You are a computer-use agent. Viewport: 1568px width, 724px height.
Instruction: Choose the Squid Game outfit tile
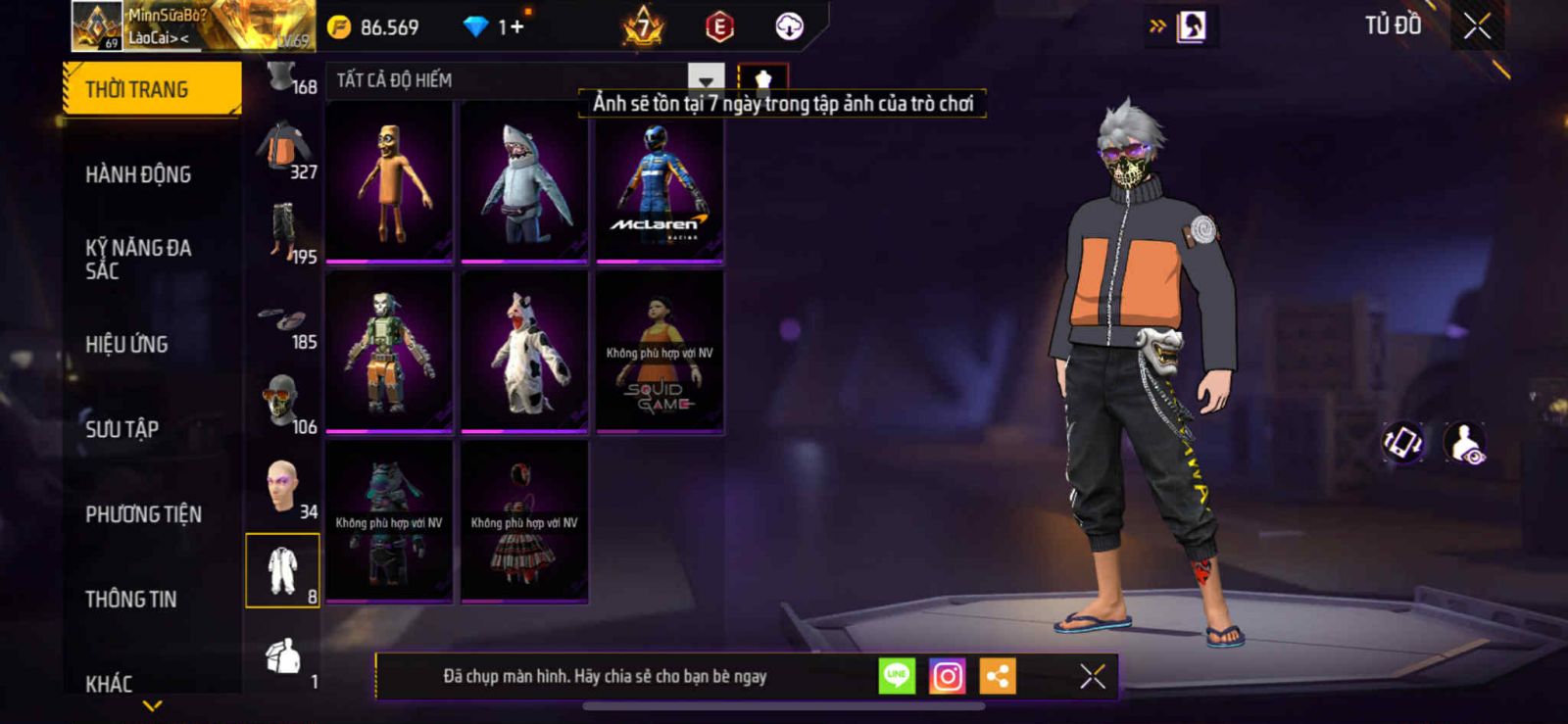(x=660, y=352)
